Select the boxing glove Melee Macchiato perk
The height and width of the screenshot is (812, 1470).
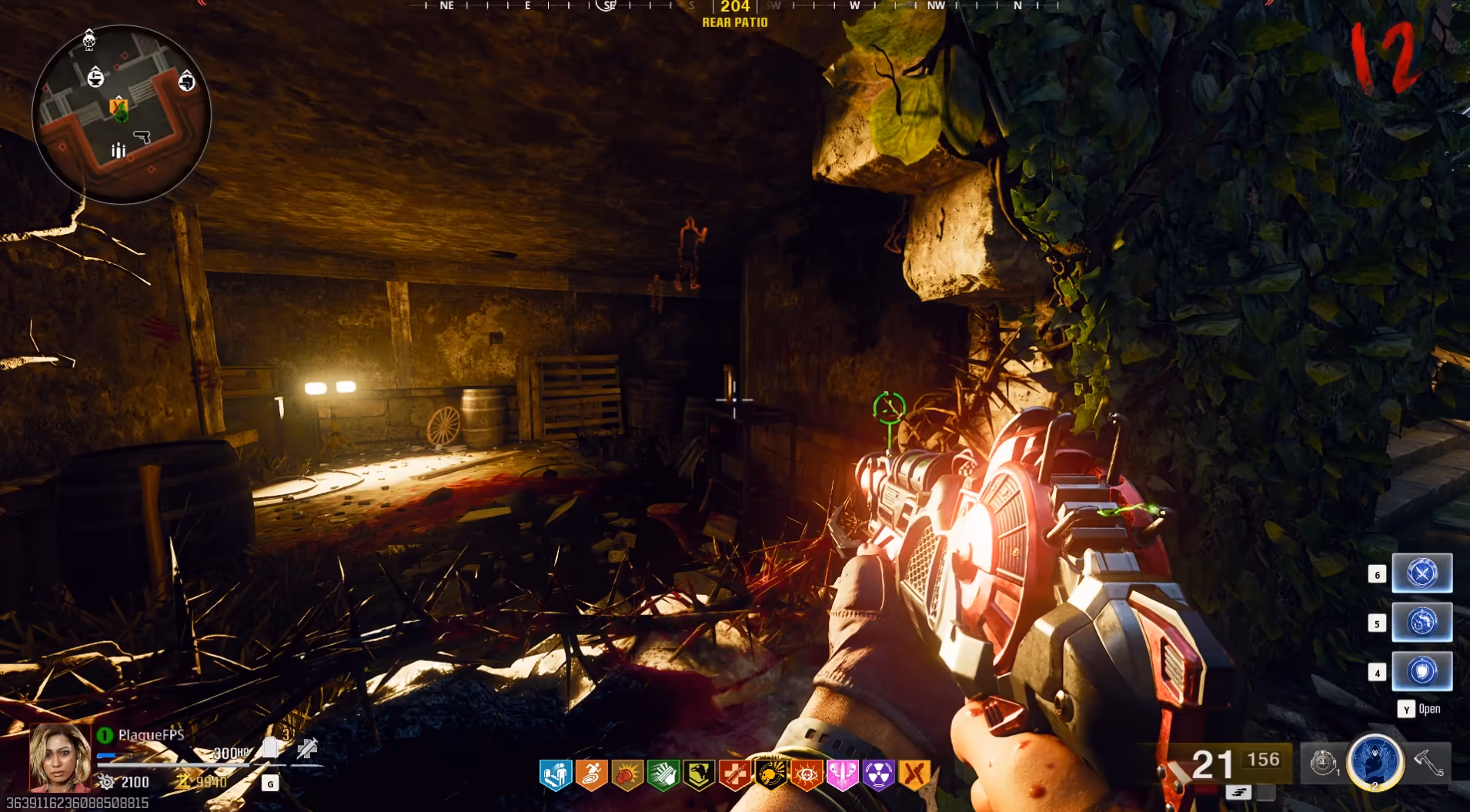(627, 775)
